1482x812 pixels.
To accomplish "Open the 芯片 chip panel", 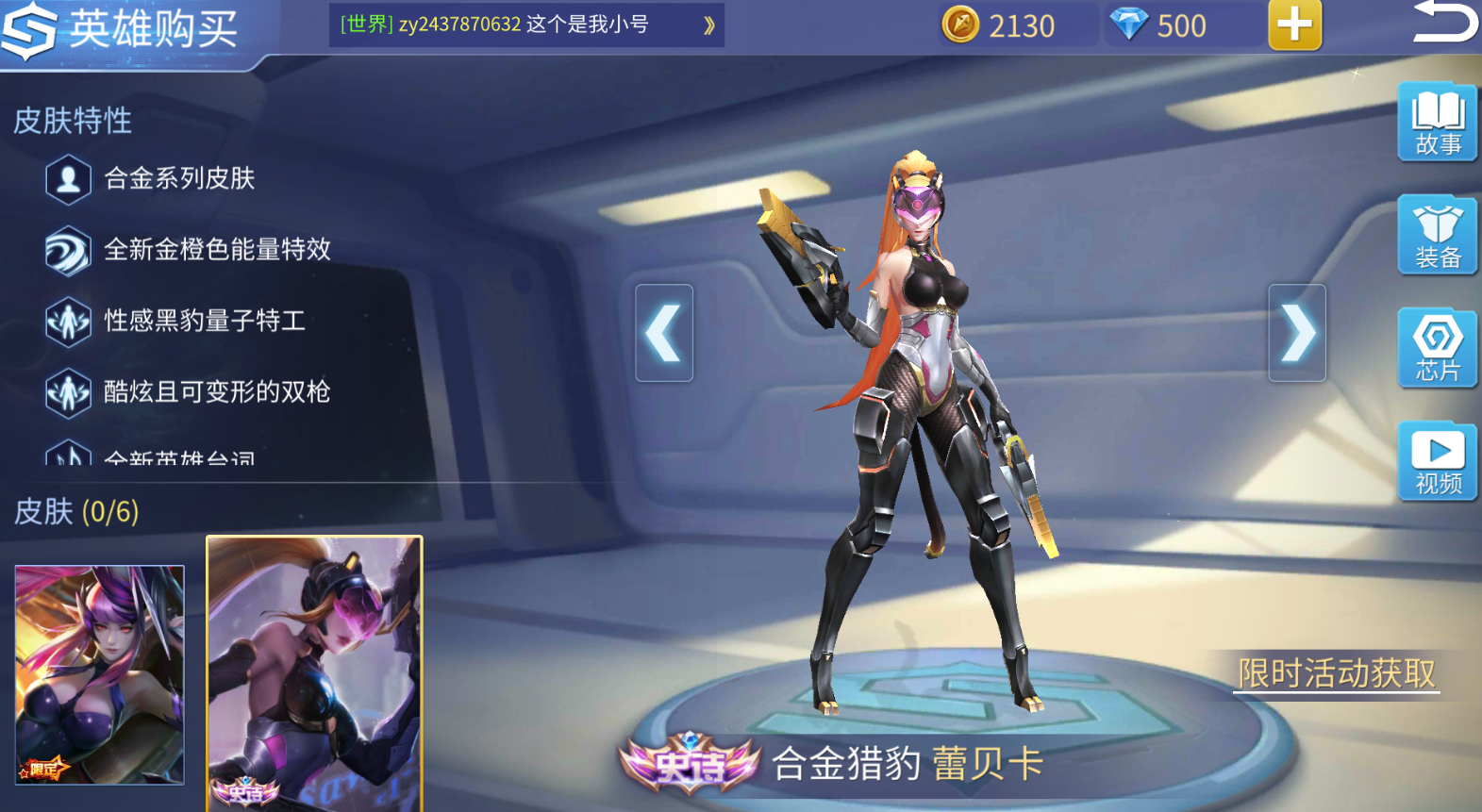I will coord(1436,349).
